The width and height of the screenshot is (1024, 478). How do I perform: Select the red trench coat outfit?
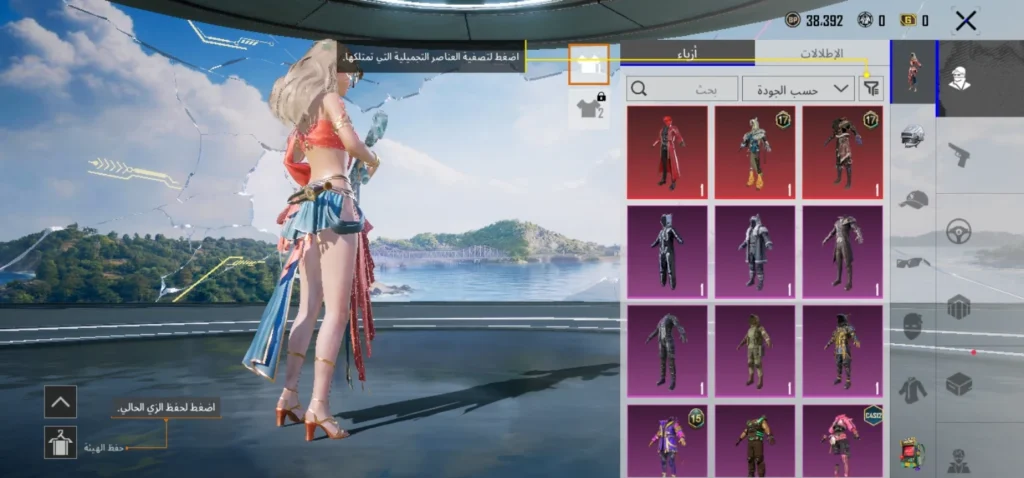(x=667, y=152)
